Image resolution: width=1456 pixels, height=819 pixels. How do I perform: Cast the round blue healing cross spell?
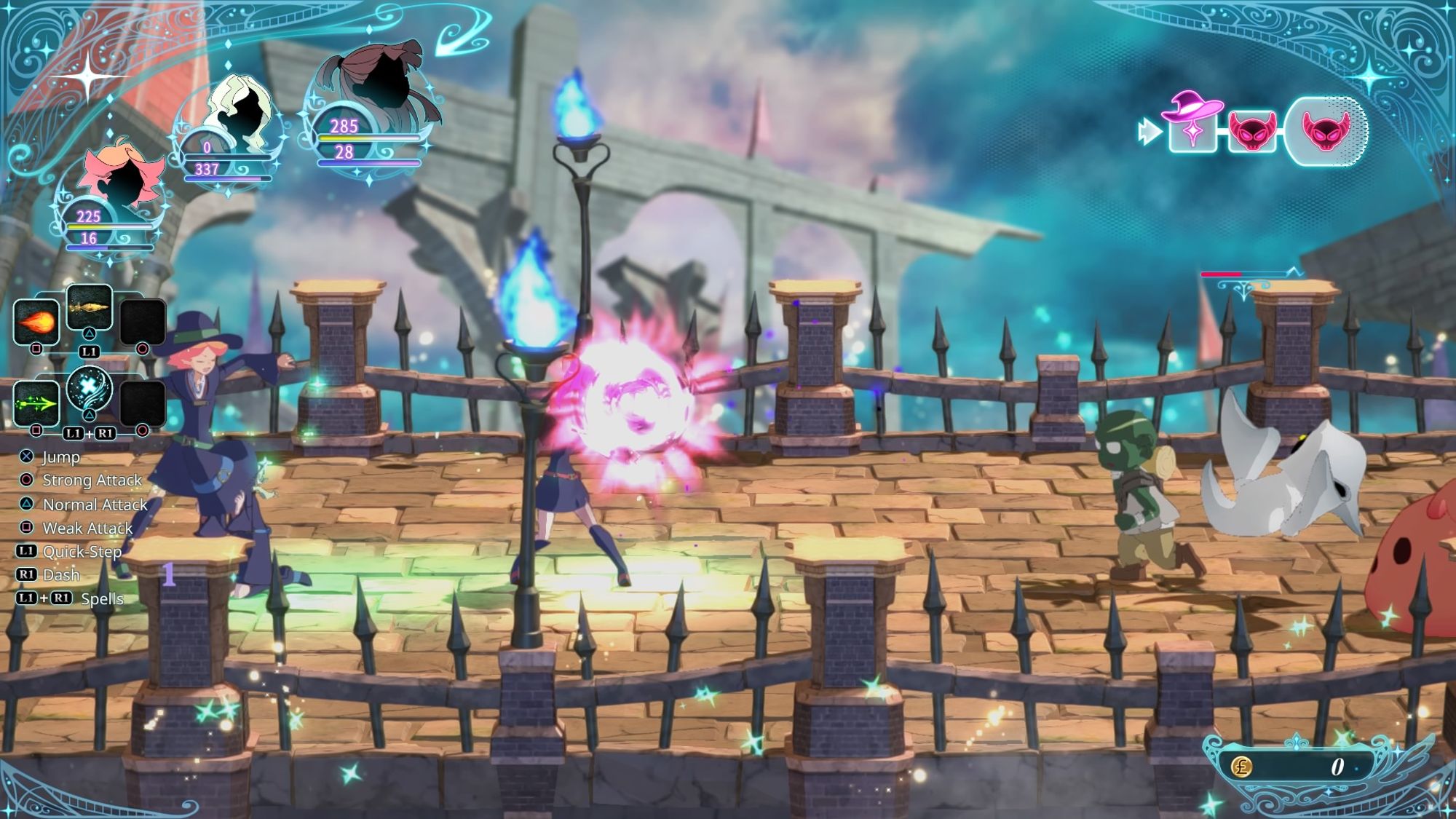click(89, 388)
